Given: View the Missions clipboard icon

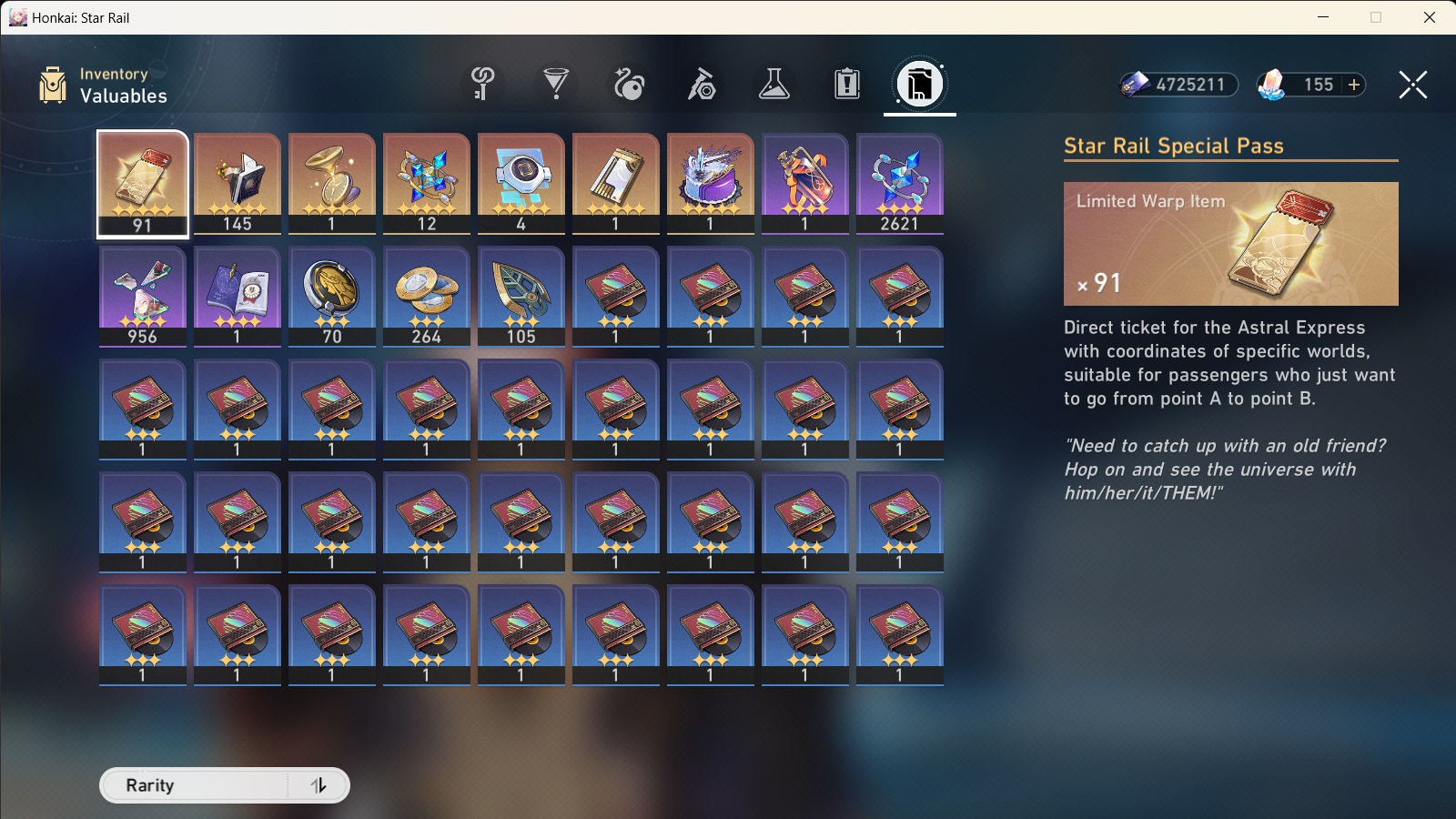Looking at the screenshot, I should click(x=846, y=84).
